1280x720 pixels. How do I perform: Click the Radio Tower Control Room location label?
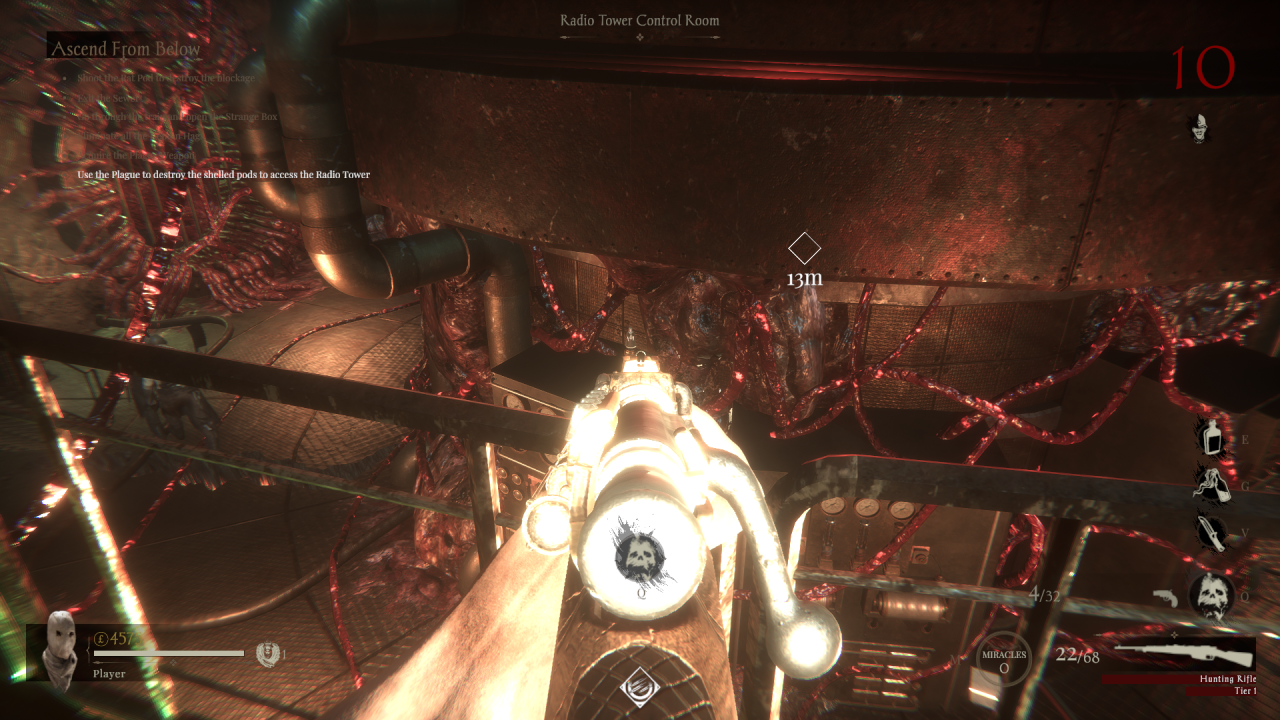coord(639,20)
